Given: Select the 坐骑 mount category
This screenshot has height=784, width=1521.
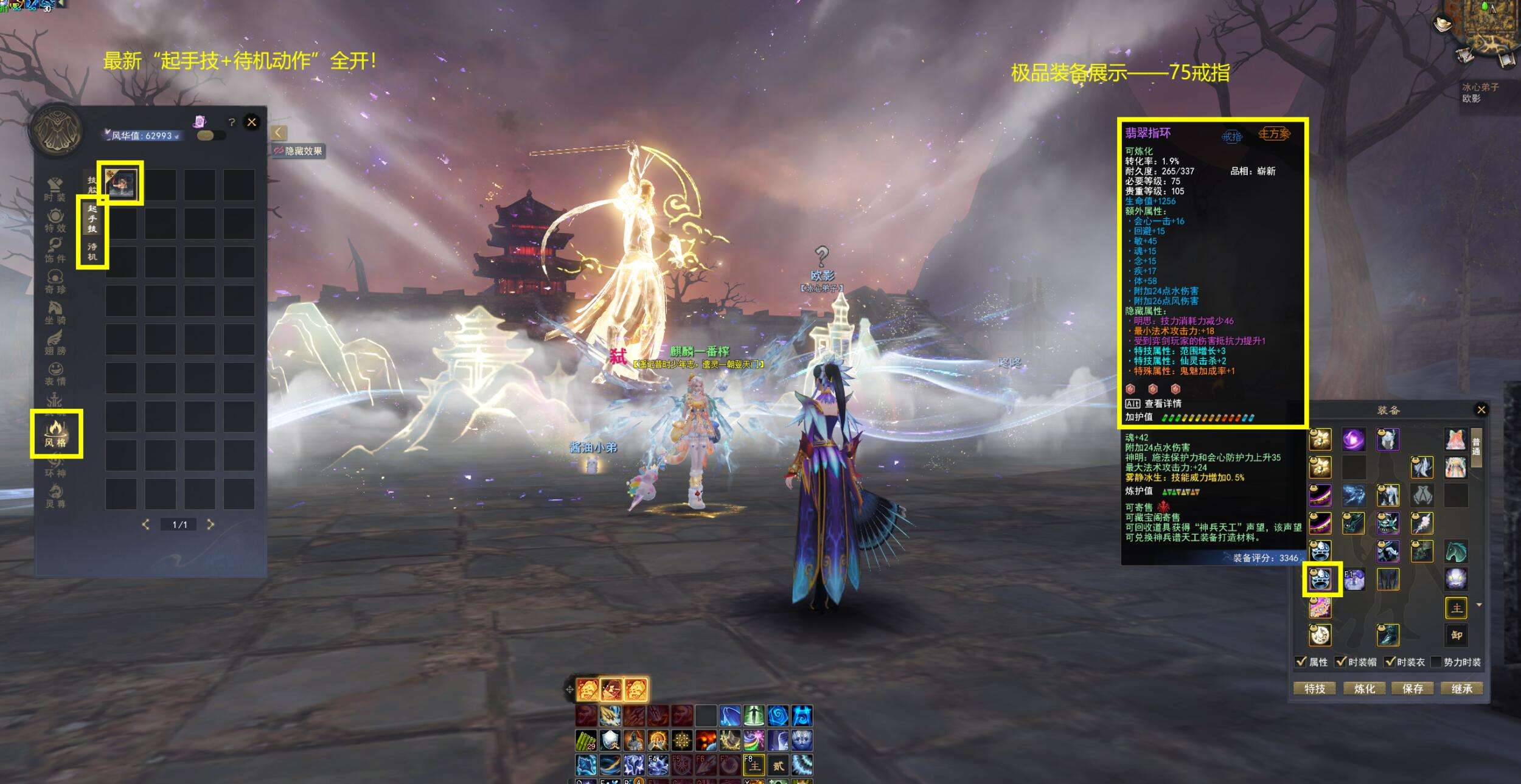Looking at the screenshot, I should coord(55,312).
